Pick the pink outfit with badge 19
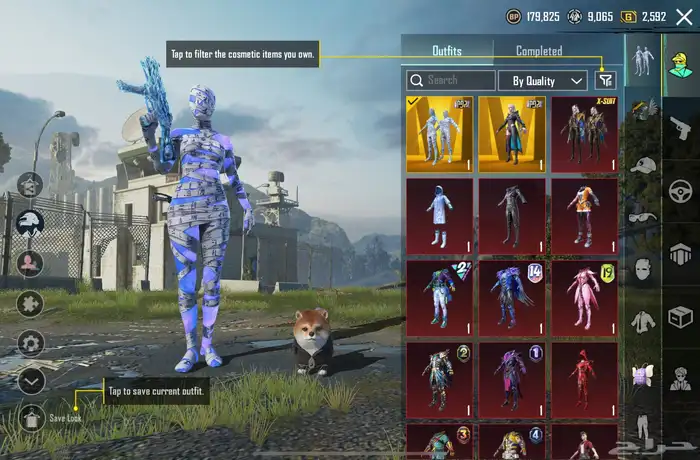700x460 pixels. tap(584, 298)
